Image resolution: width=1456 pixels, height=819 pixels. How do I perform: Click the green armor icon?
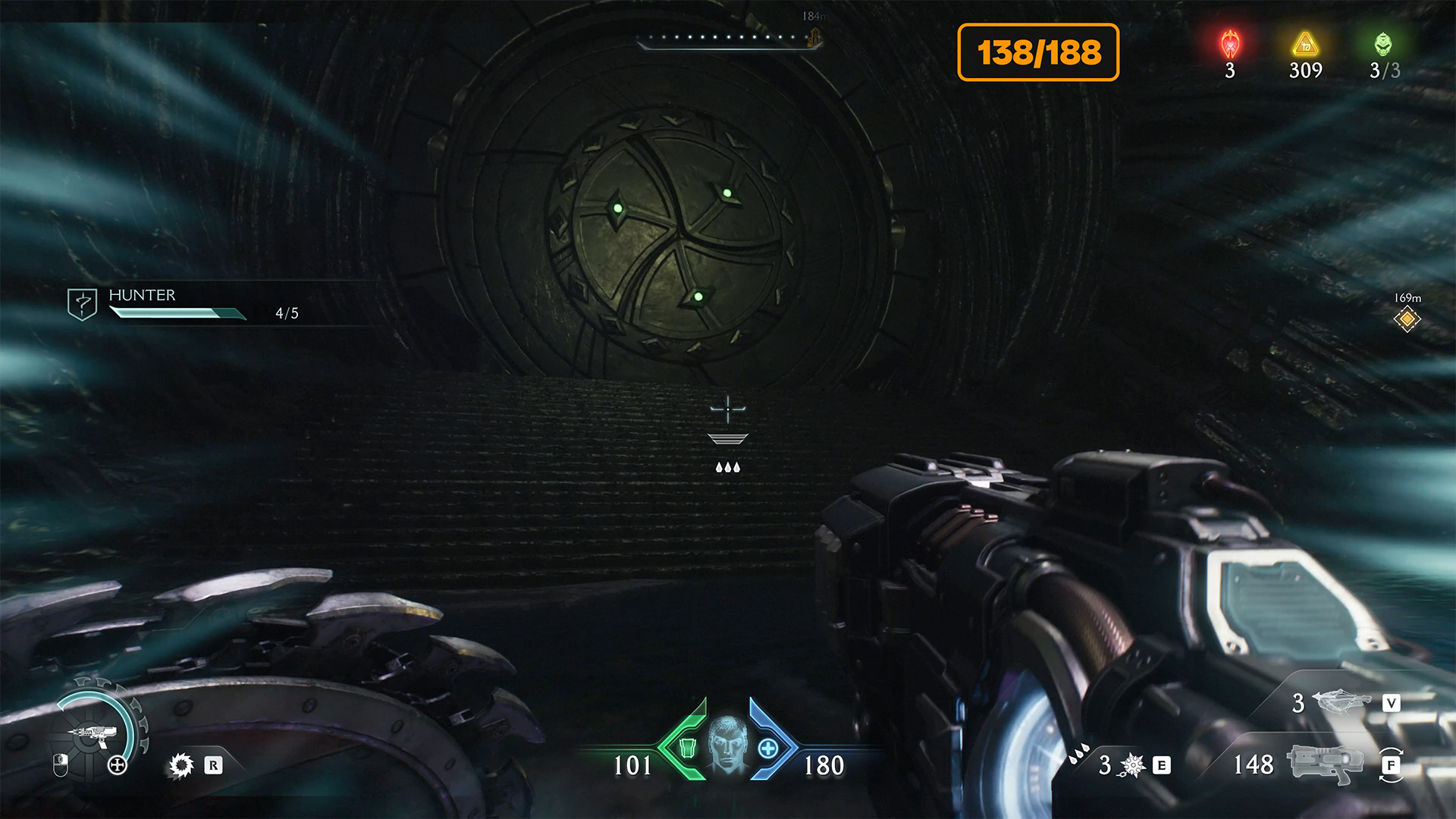[x=687, y=748]
